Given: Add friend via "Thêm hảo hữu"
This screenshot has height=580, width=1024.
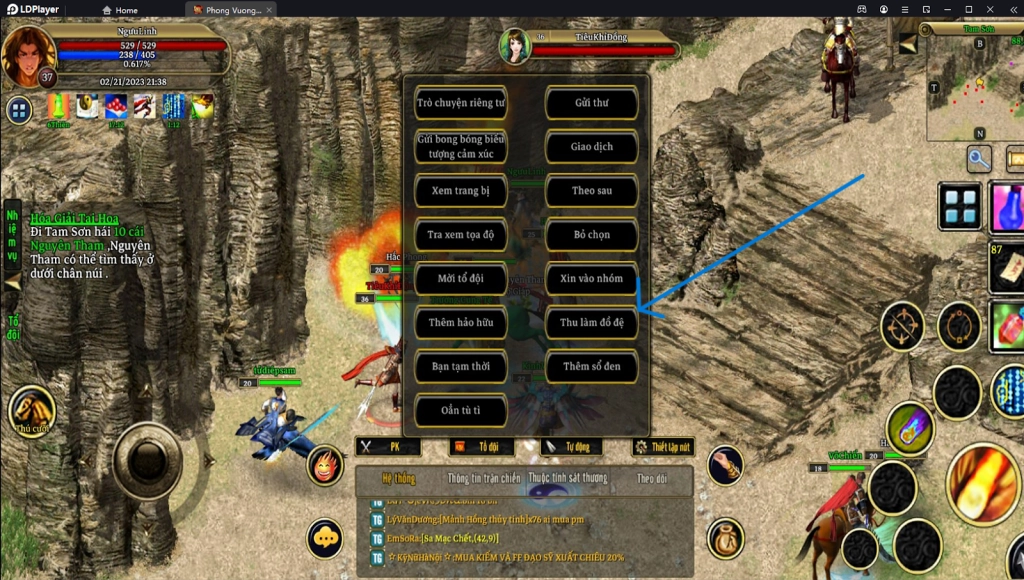Looking at the screenshot, I should [x=461, y=323].
